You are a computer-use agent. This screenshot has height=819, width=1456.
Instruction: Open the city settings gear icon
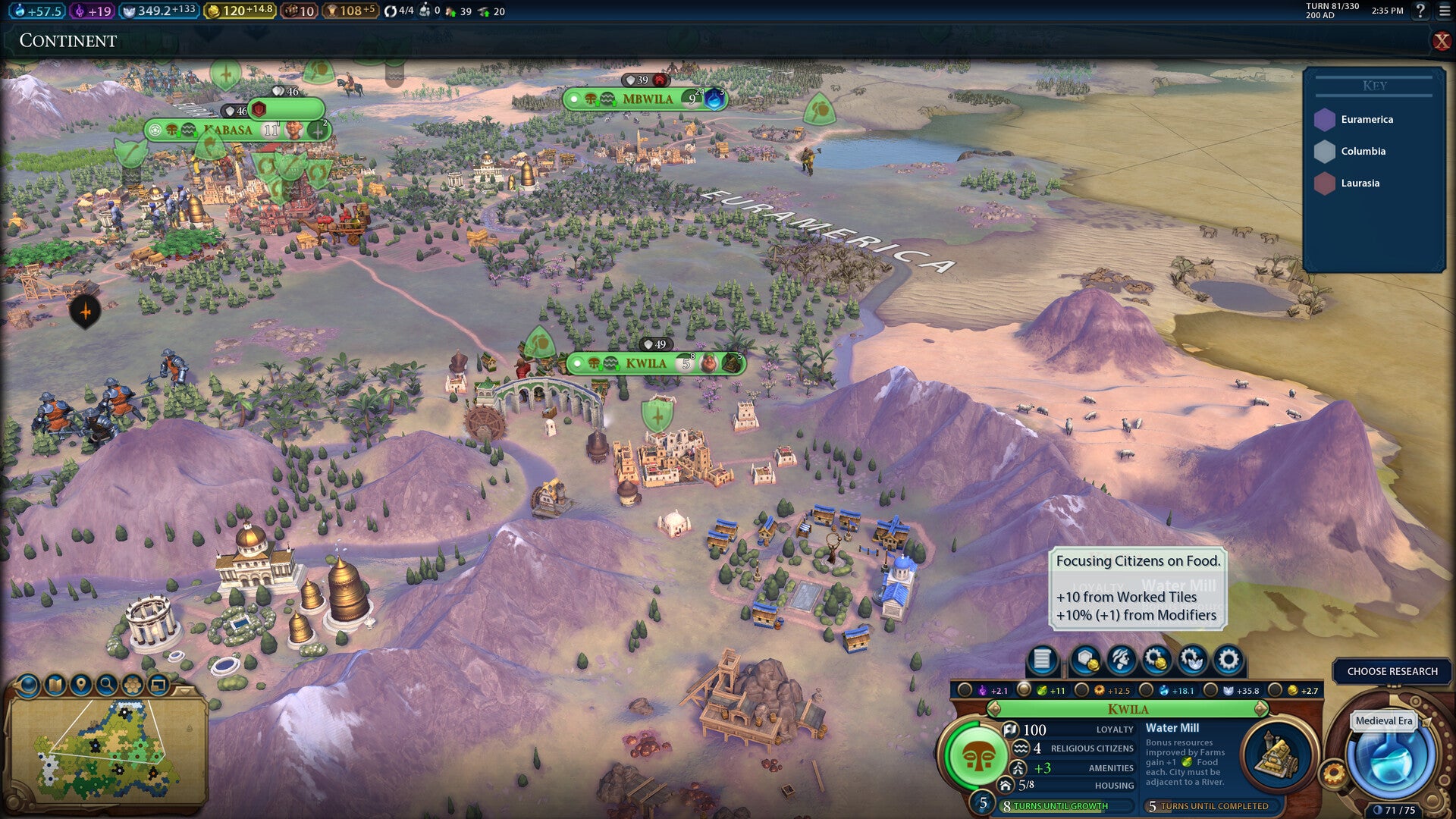click(1228, 660)
